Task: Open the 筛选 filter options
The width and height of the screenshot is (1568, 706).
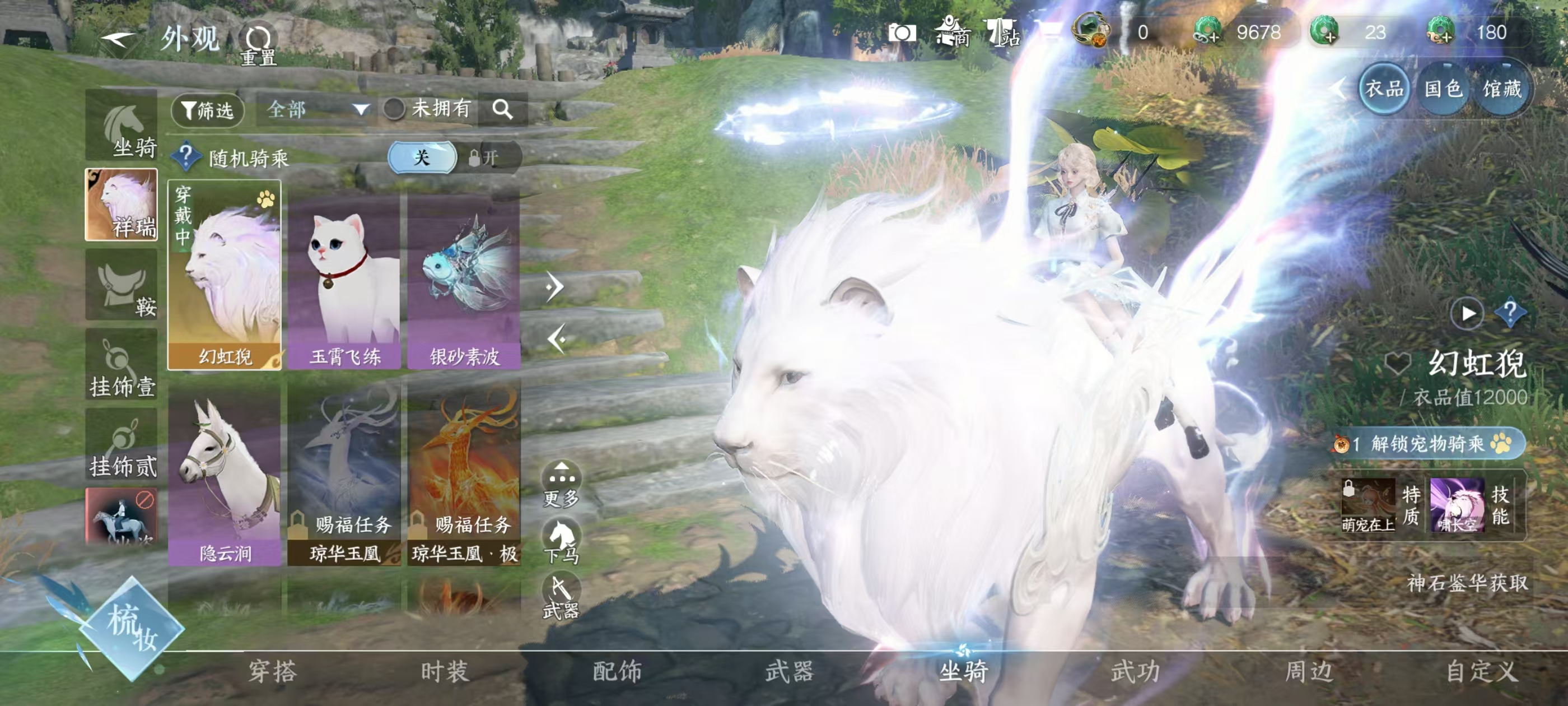Action: (x=208, y=110)
